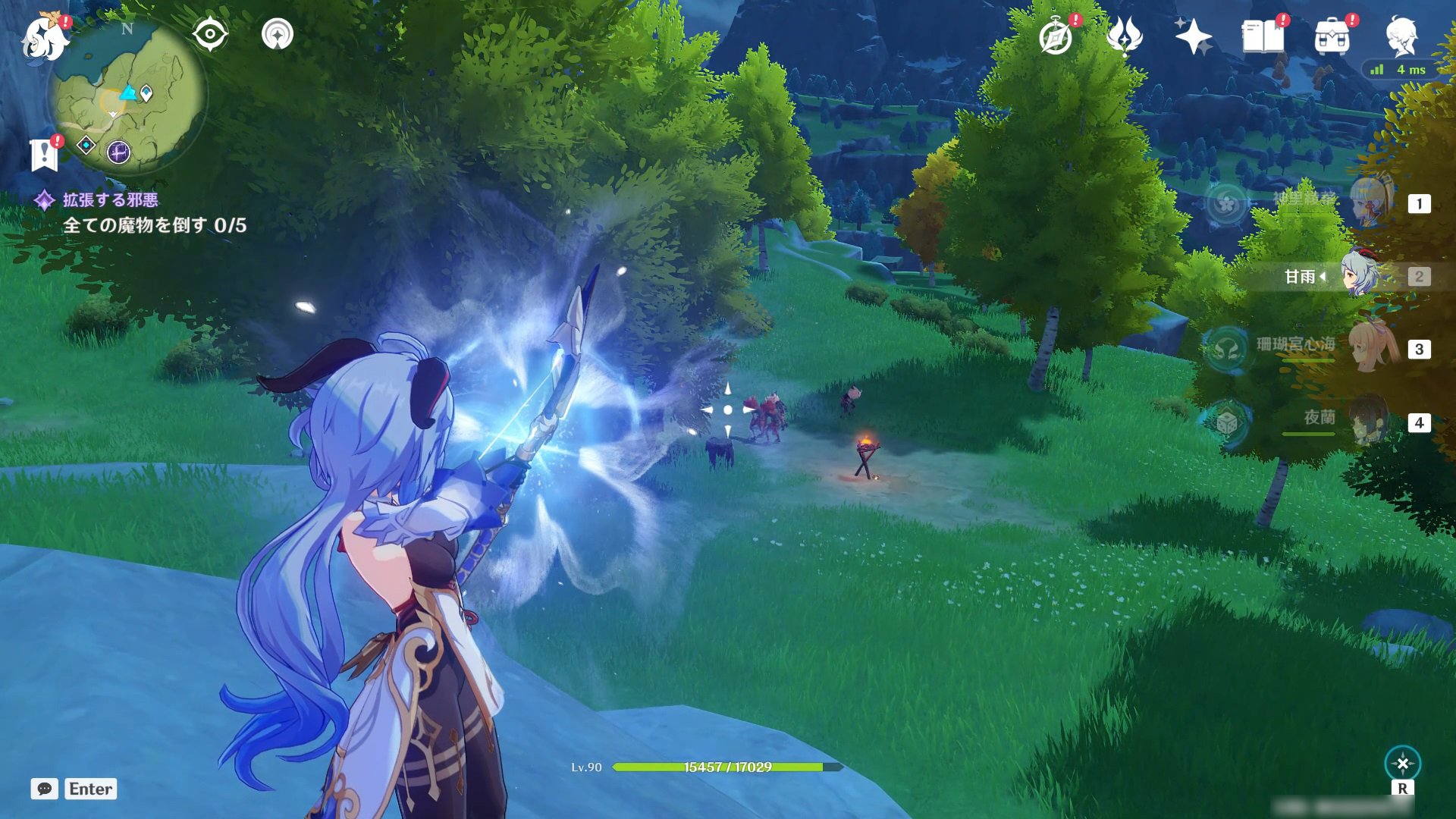Switch to party member 神里綾華
Screen dimensions: 1456x819
(1371, 202)
